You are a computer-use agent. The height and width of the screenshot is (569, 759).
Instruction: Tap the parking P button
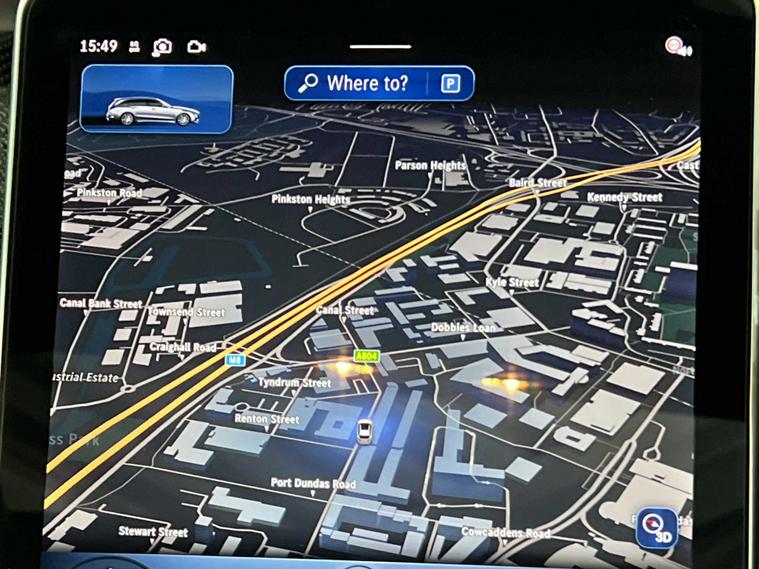[450, 84]
